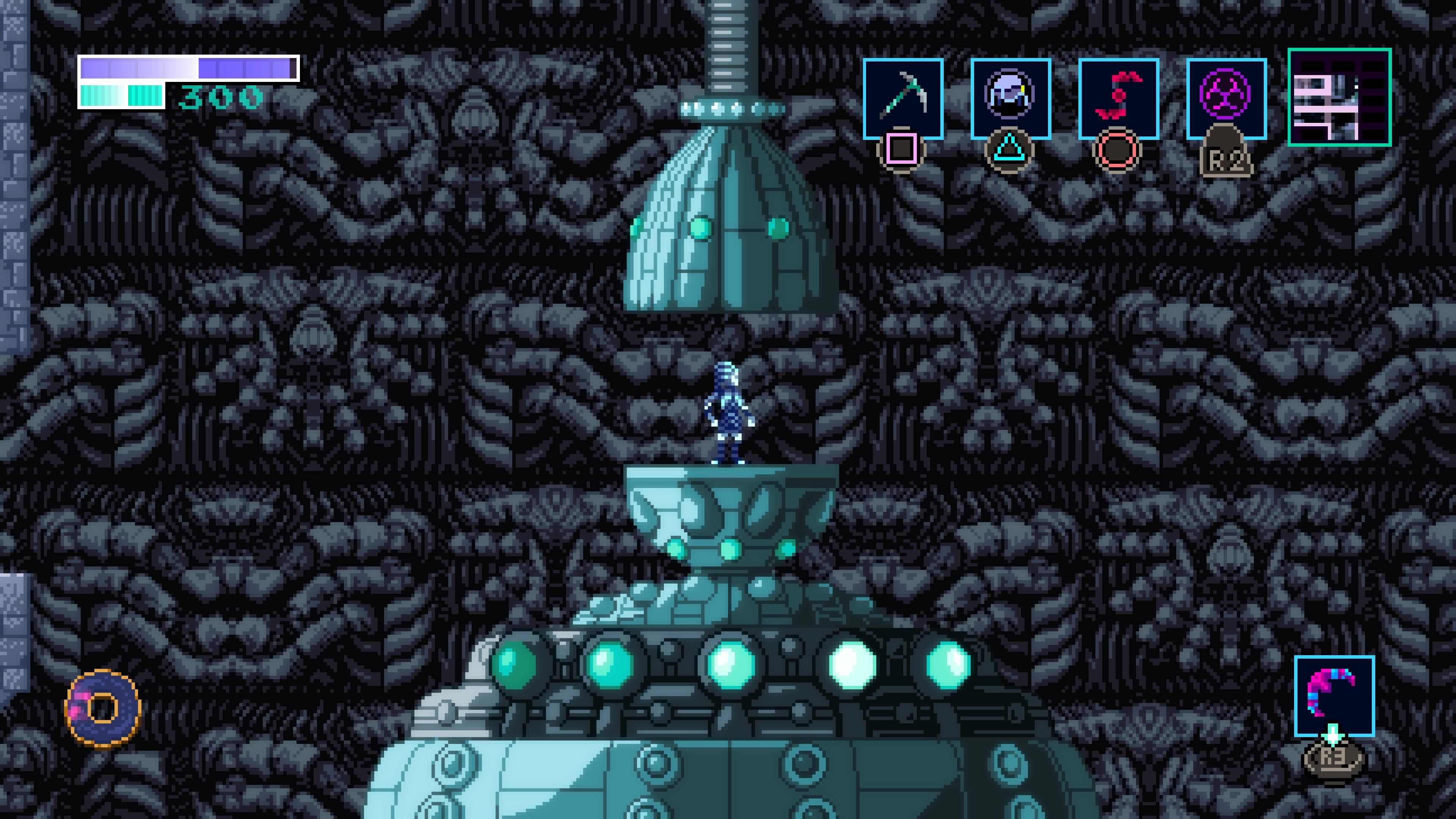Activate the magenta biohazard ability icon
1456x819 pixels.
1226,98
